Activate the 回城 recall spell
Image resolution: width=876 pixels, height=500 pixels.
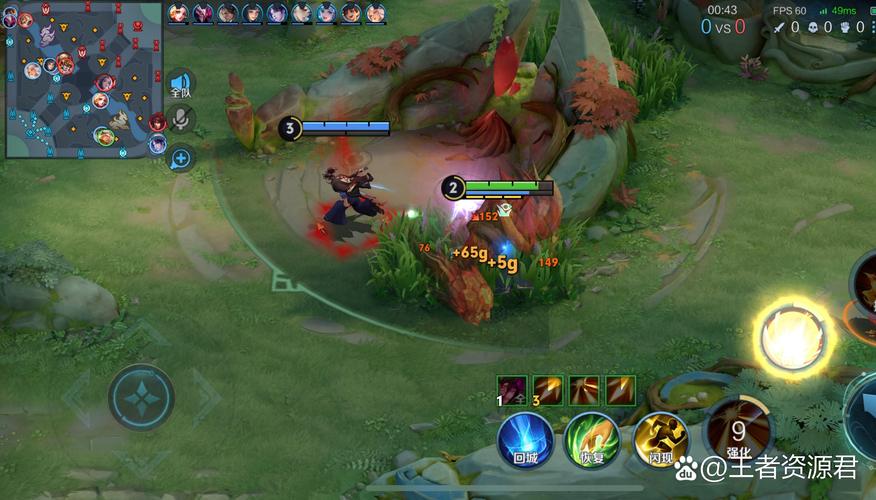click(526, 438)
